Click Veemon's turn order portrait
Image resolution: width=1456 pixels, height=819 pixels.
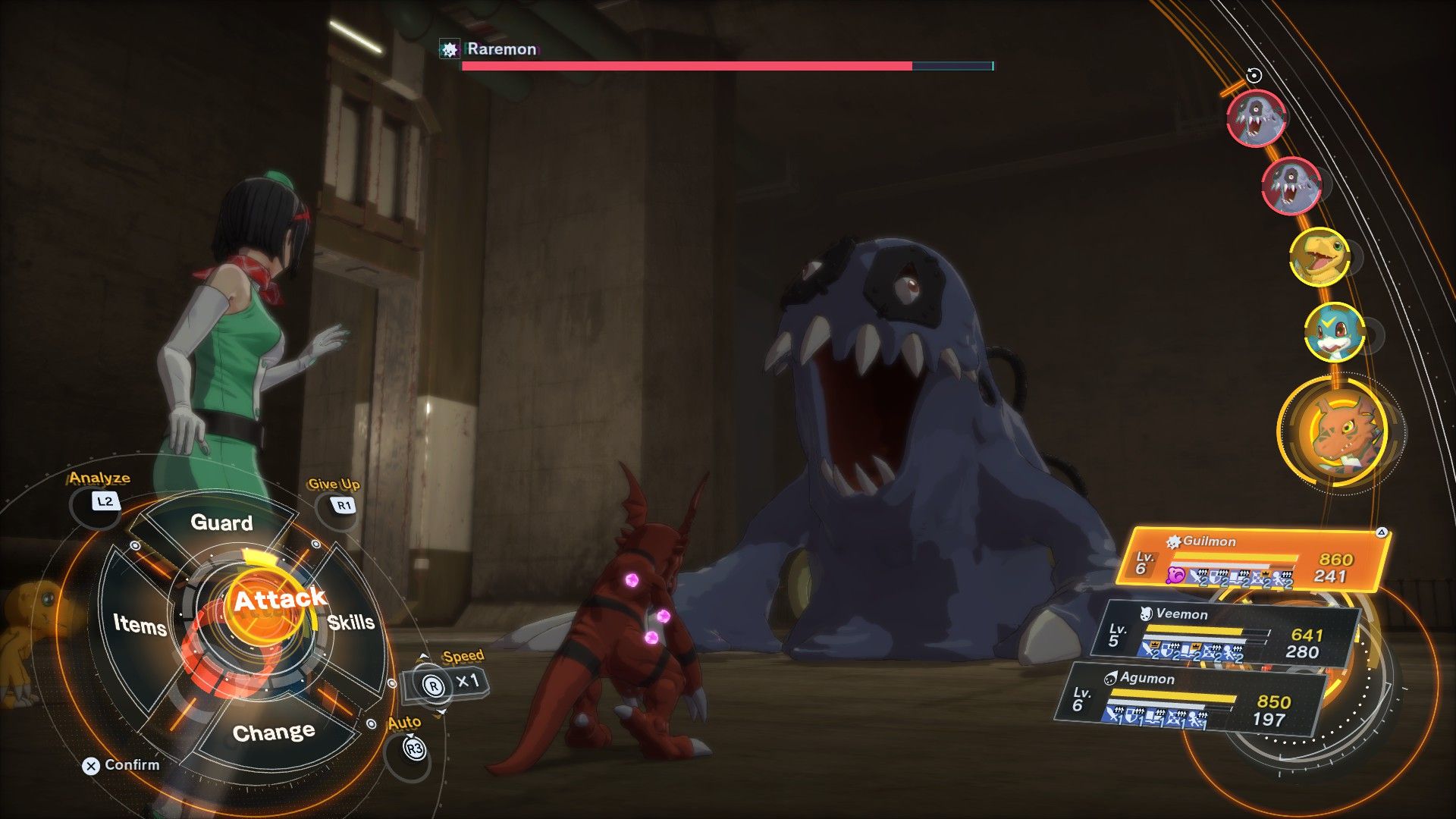[x=1334, y=331]
